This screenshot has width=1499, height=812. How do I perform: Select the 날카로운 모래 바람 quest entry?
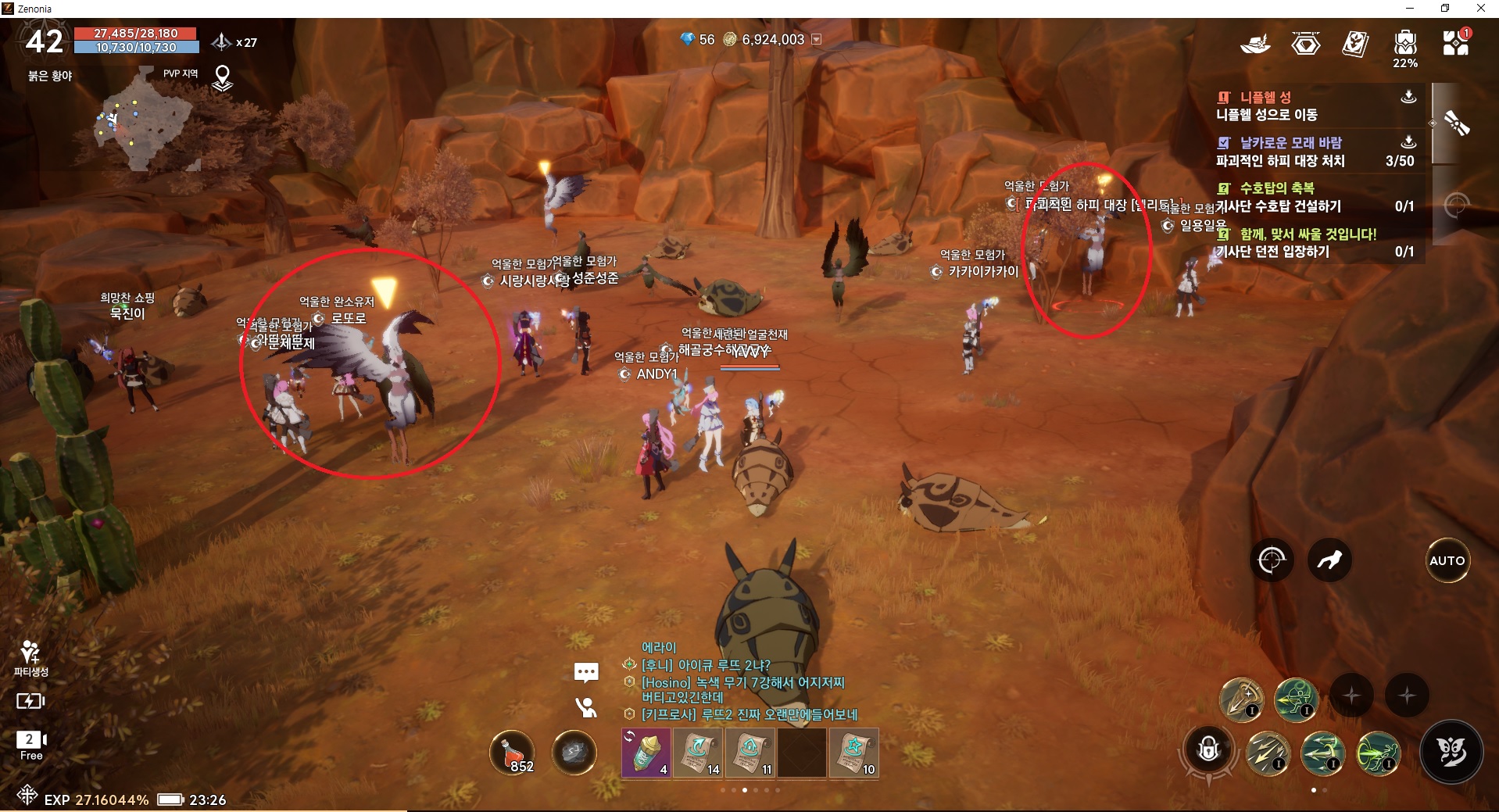[x=1290, y=152]
